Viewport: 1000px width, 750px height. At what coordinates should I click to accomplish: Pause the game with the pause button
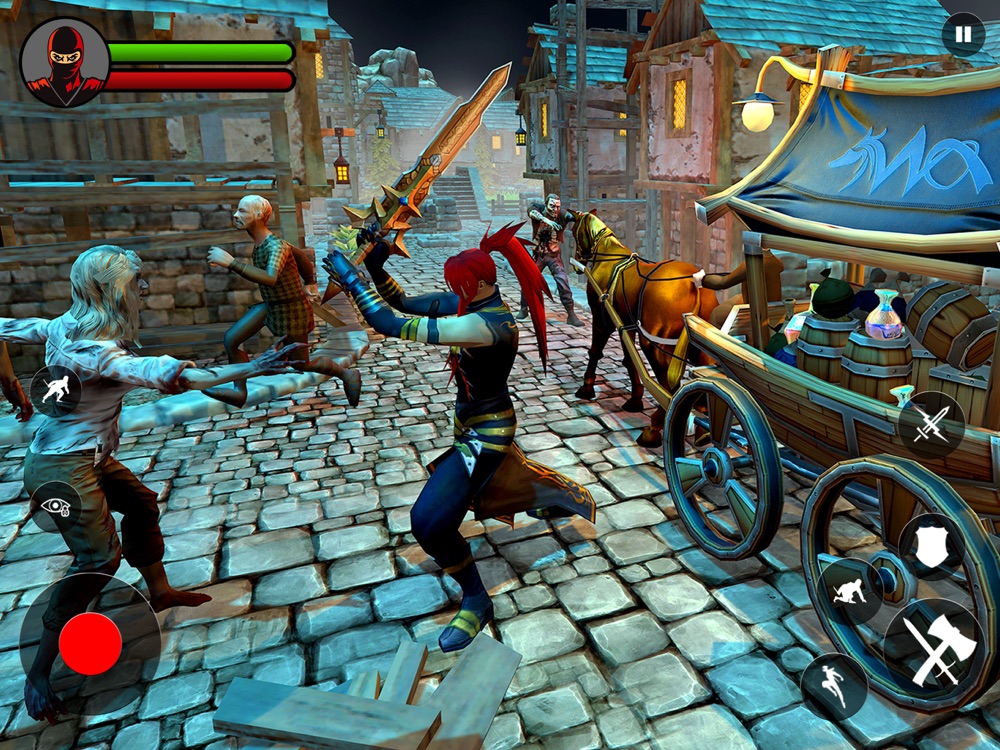[963, 34]
